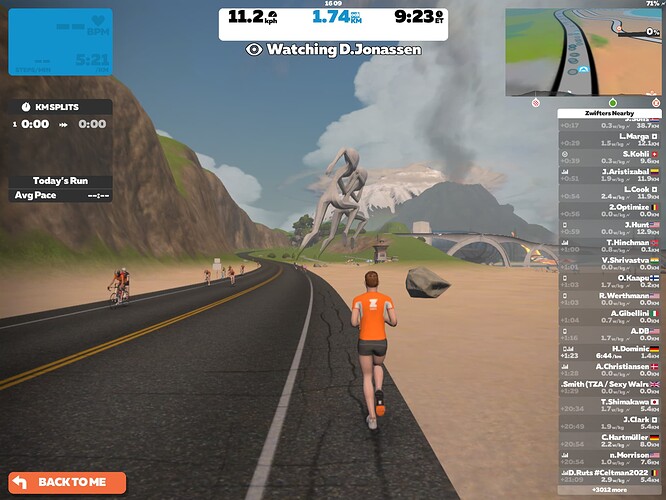Choose A.Gibellini rider row
The height and width of the screenshot is (500, 666).
[x=609, y=317]
